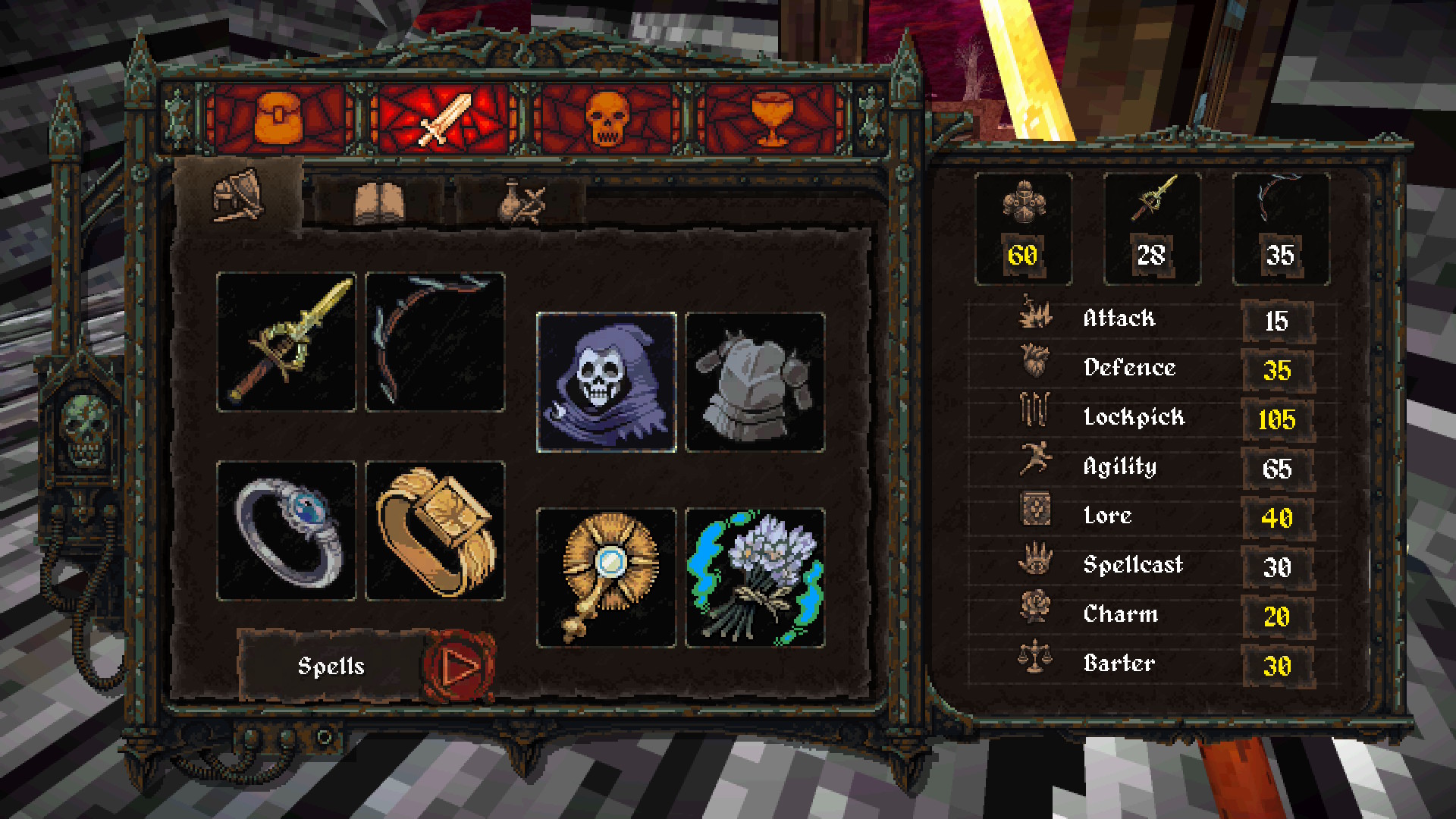The image size is (1456, 819).
Task: Switch to the open book sub-tab
Action: [379, 202]
